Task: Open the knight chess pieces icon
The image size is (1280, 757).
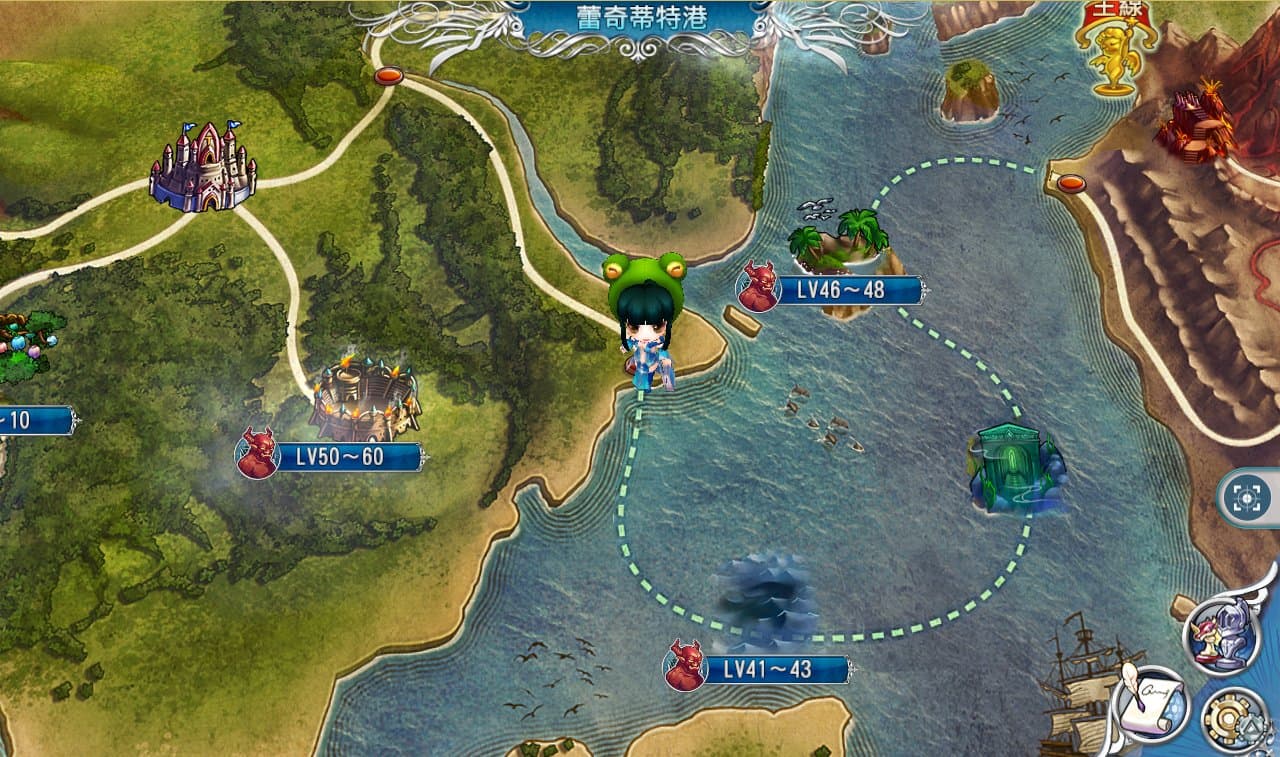Action: tap(1221, 633)
